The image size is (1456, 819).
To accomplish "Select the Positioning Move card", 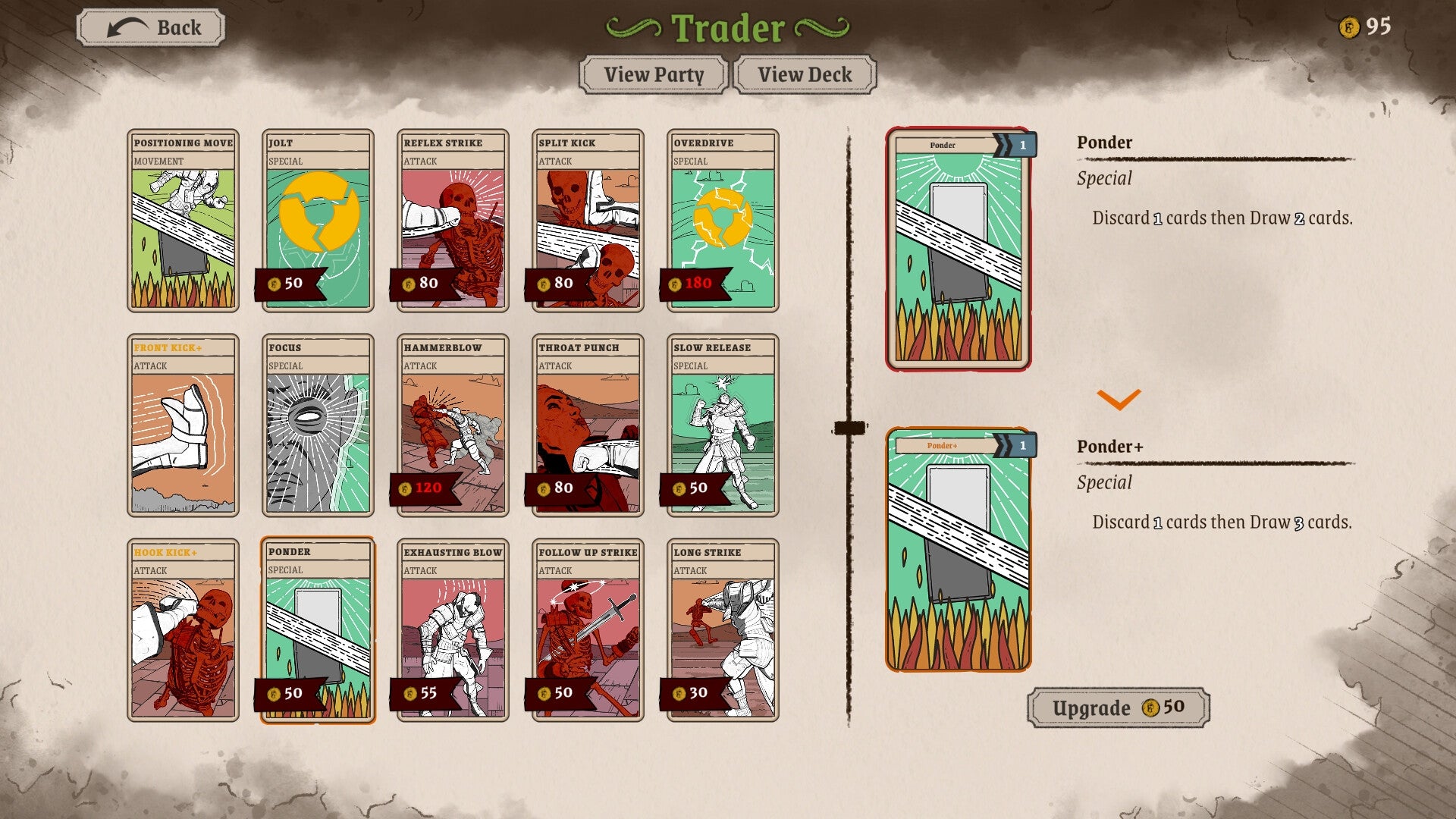I will [182, 220].
